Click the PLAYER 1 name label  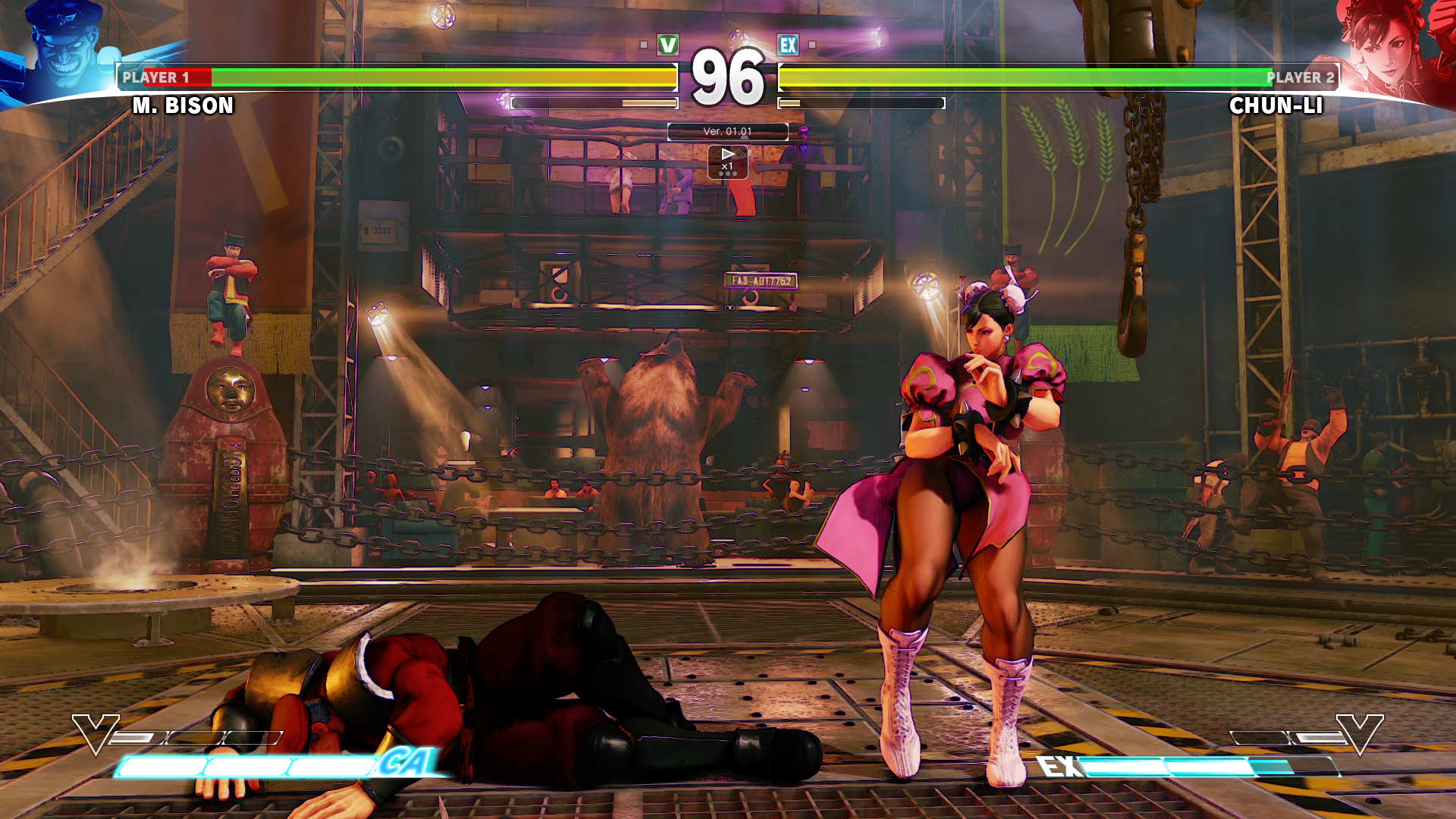[x=155, y=76]
